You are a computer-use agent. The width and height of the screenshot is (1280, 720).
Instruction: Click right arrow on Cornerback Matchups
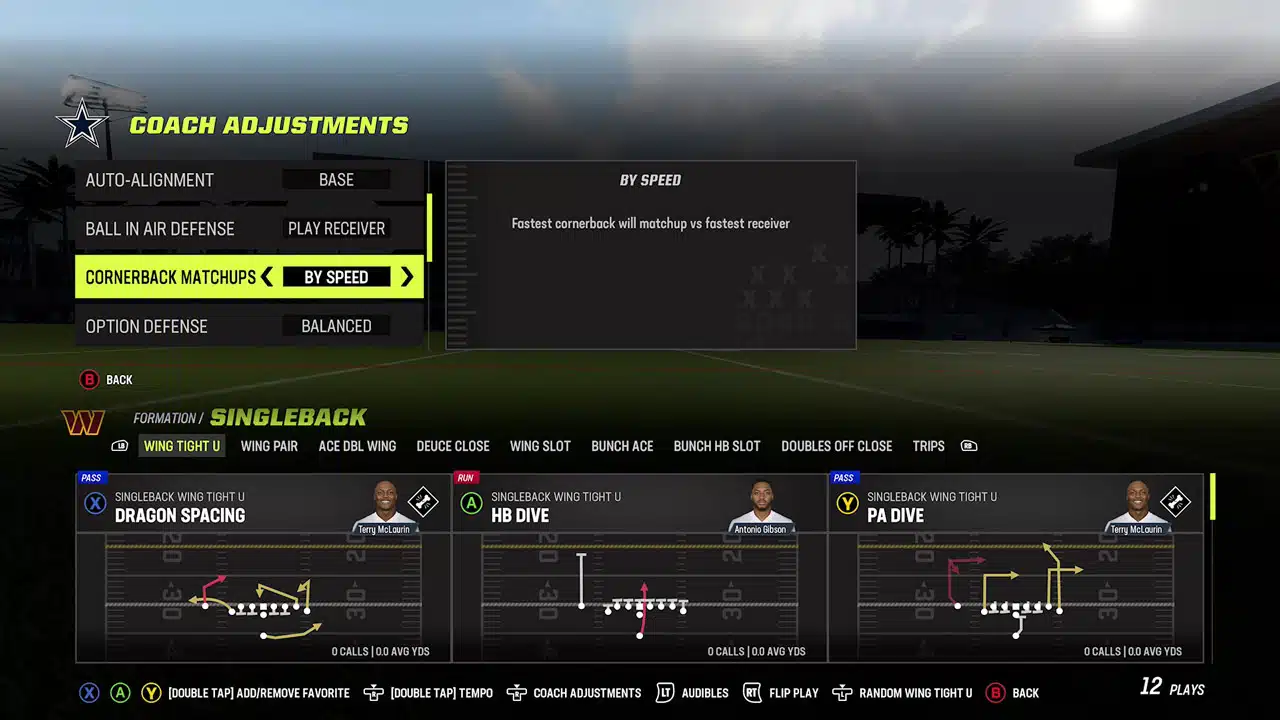point(407,277)
